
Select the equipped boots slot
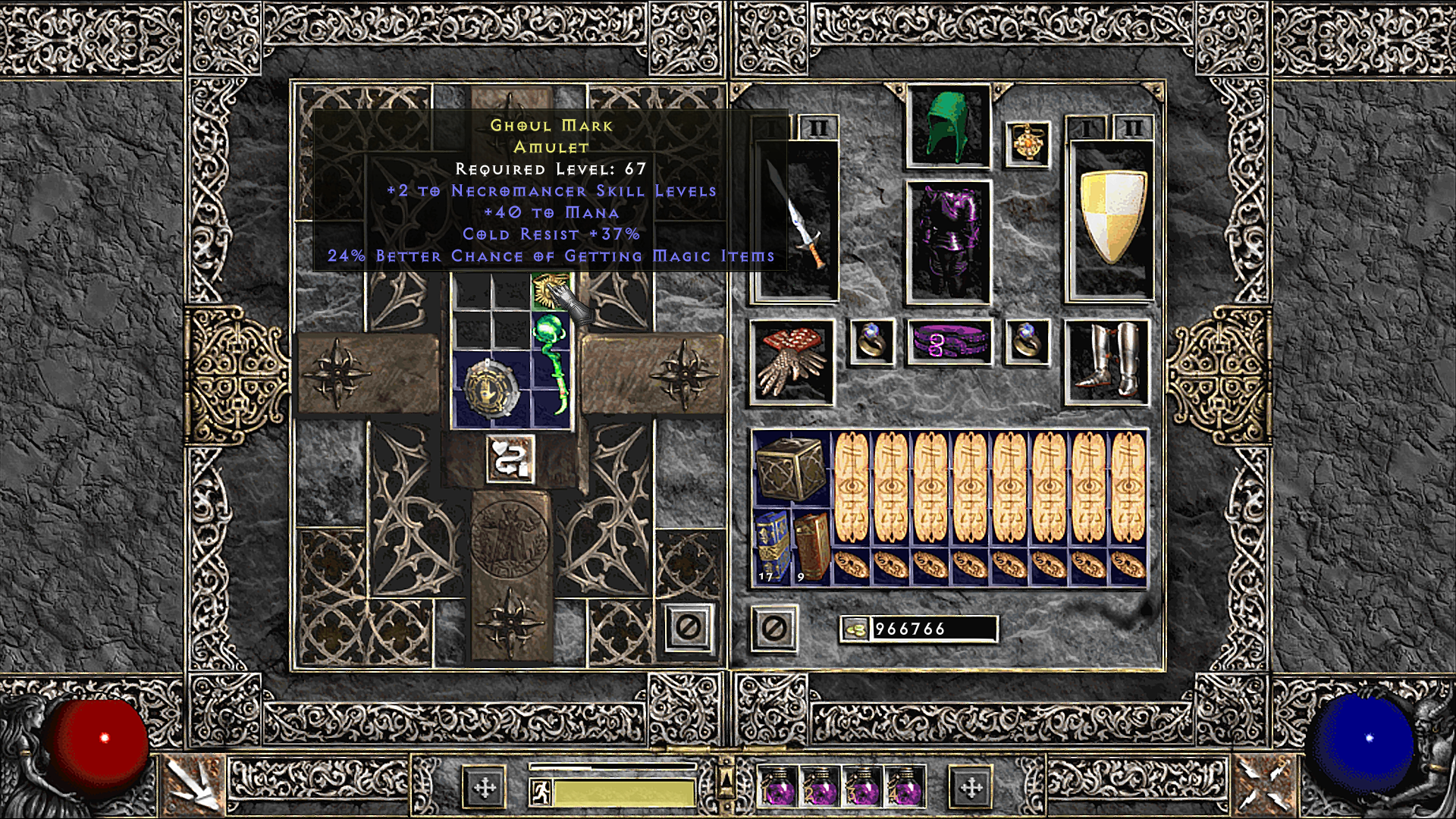(x=1108, y=361)
